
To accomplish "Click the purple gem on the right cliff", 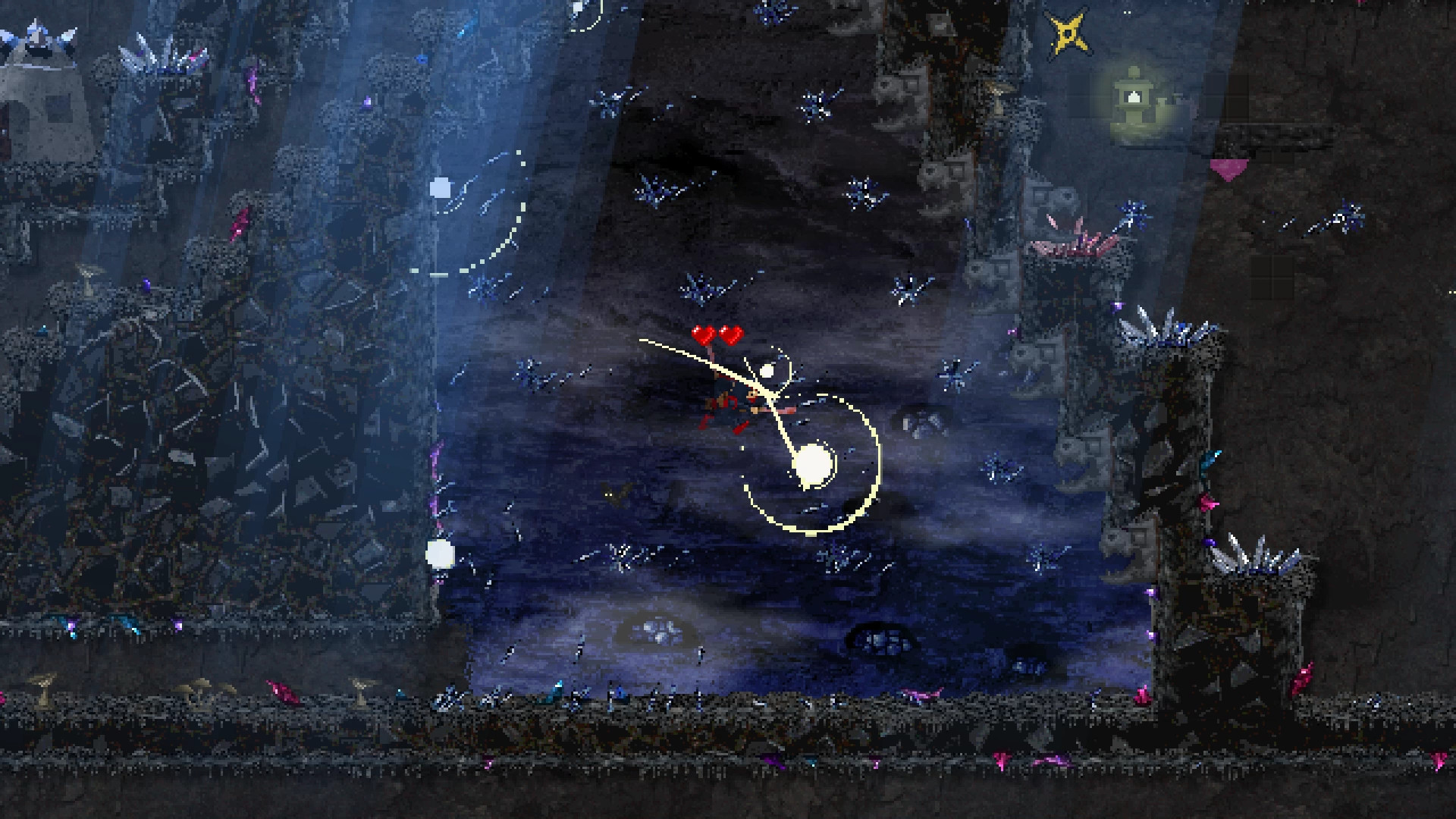I will coord(1210,541).
